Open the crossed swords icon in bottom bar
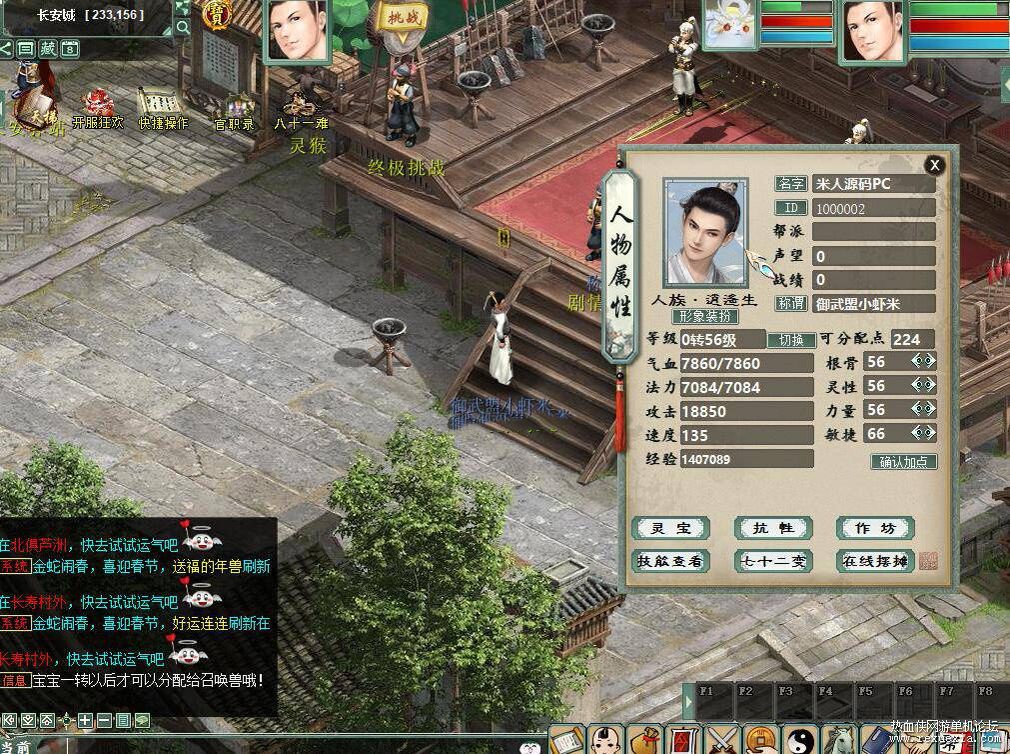1010x754 pixels. click(x=723, y=741)
